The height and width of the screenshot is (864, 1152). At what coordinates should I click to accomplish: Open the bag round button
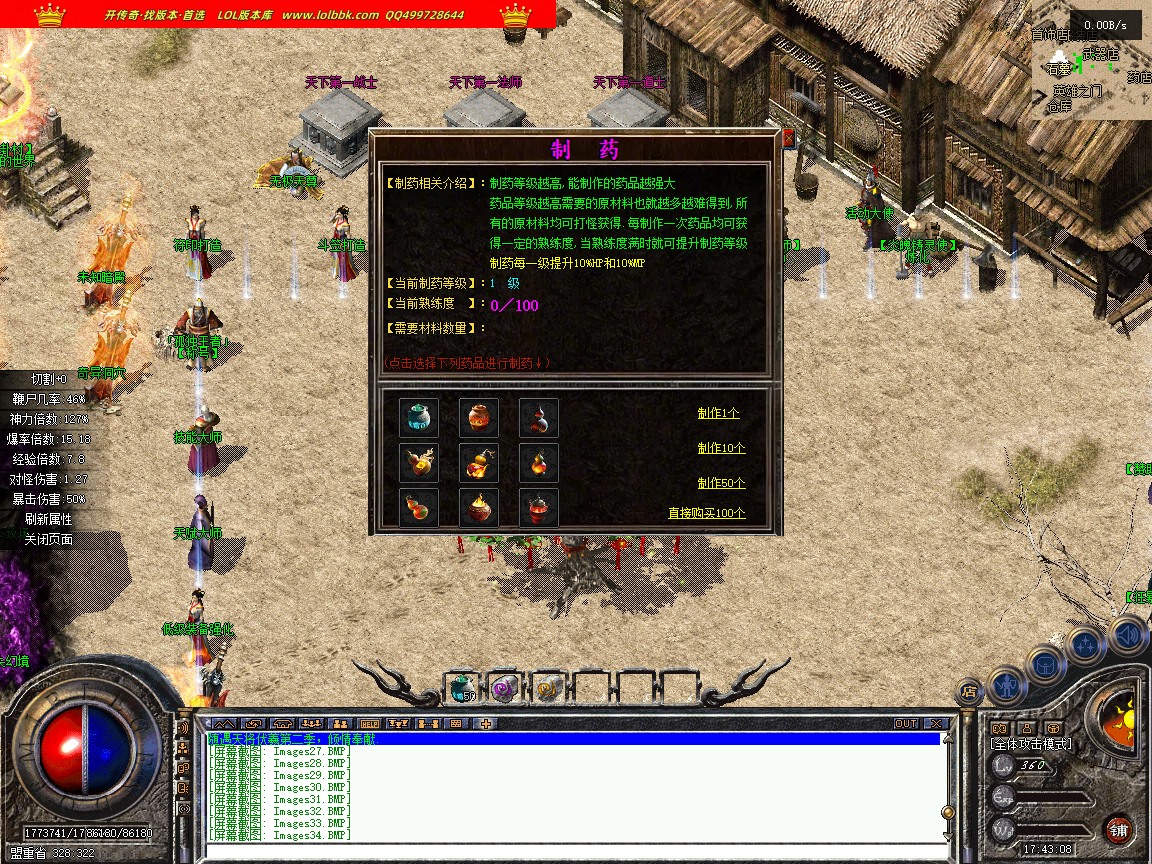point(1046,664)
